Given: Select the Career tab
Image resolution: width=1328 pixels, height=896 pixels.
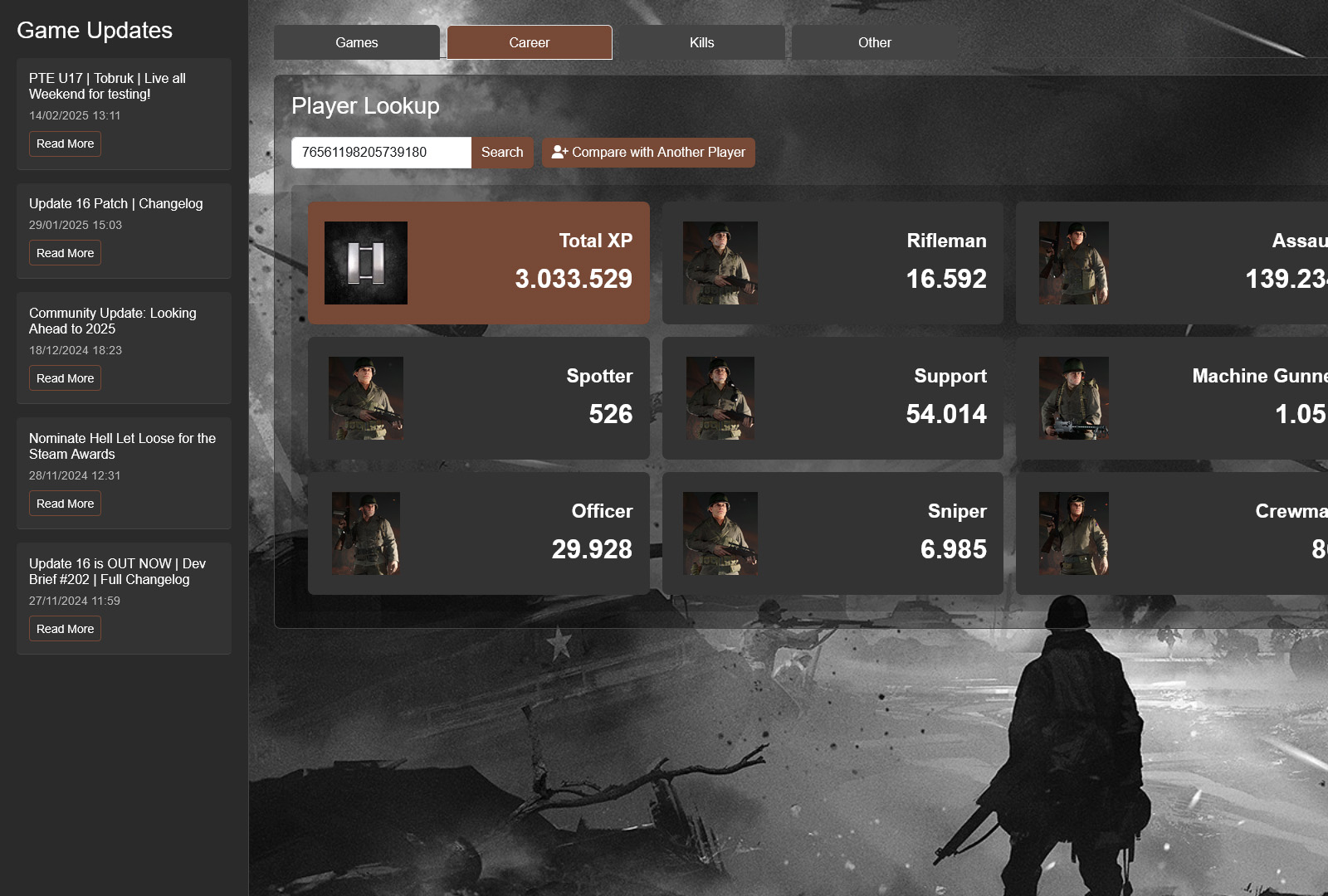Looking at the screenshot, I should pyautogui.click(x=530, y=42).
